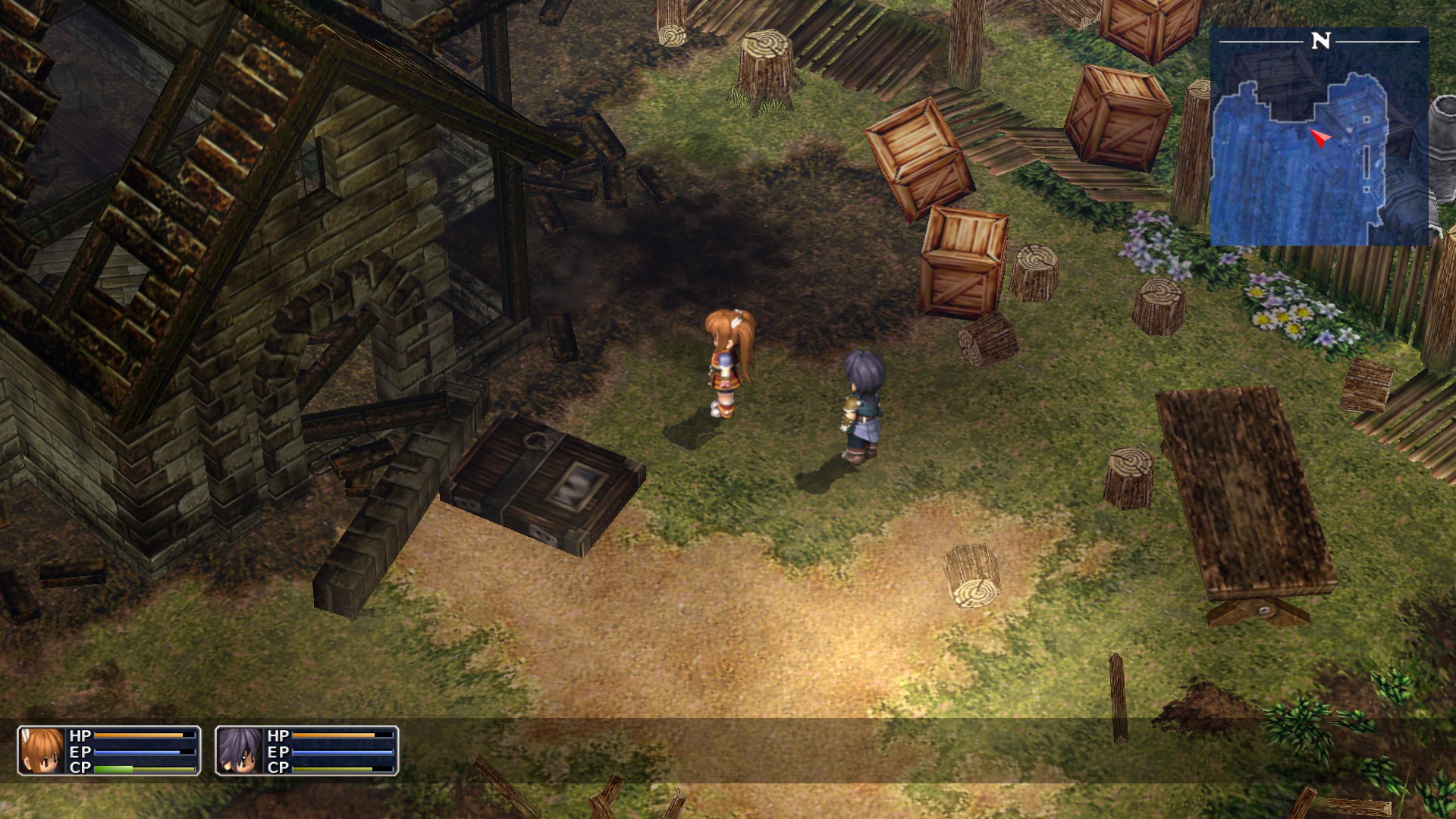1456x819 pixels.
Task: Select the orange-haired girl's party portrait
Action: [41, 750]
